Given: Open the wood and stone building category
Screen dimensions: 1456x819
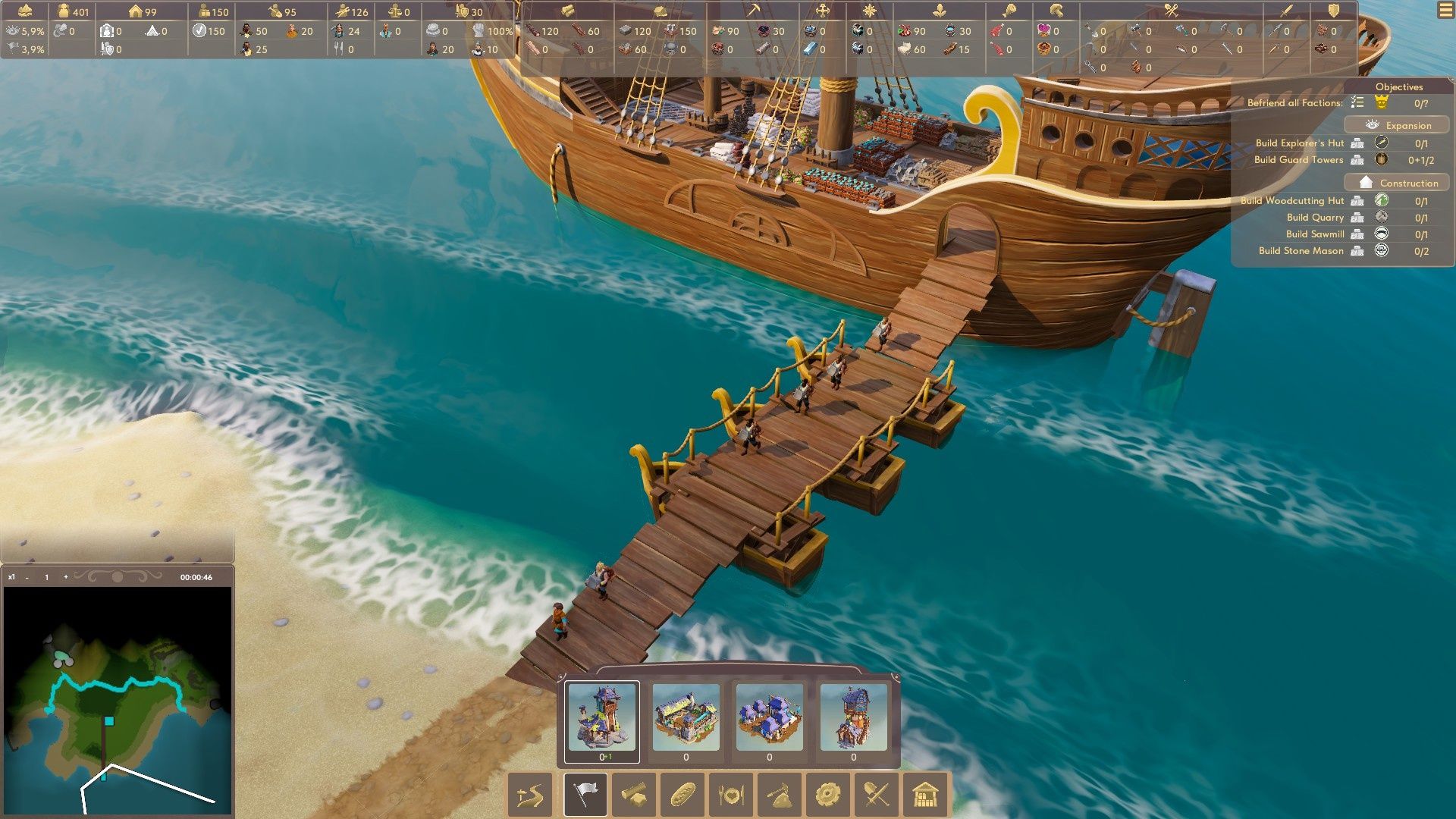Looking at the screenshot, I should pyautogui.click(x=634, y=795).
